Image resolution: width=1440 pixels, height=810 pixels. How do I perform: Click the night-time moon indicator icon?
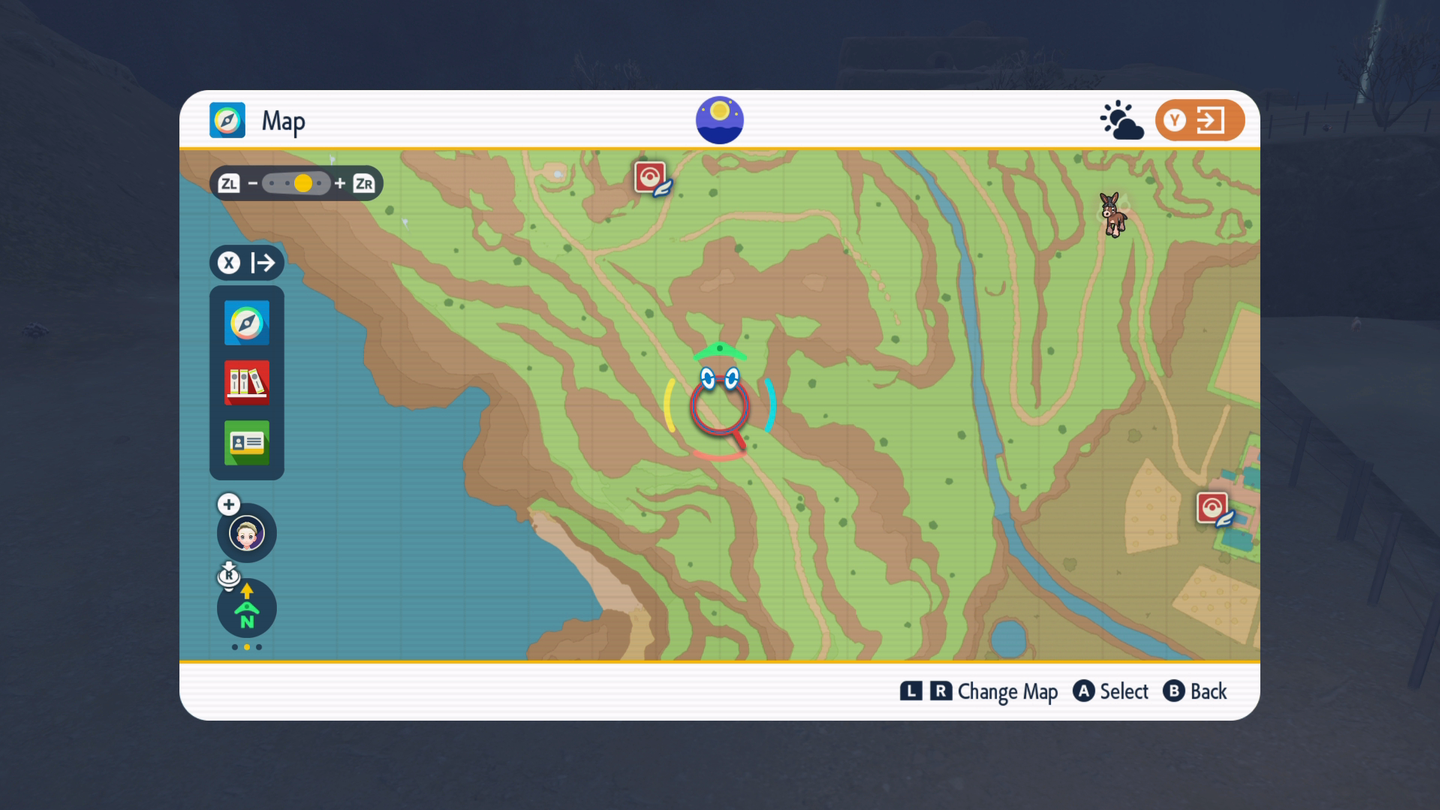pos(720,121)
